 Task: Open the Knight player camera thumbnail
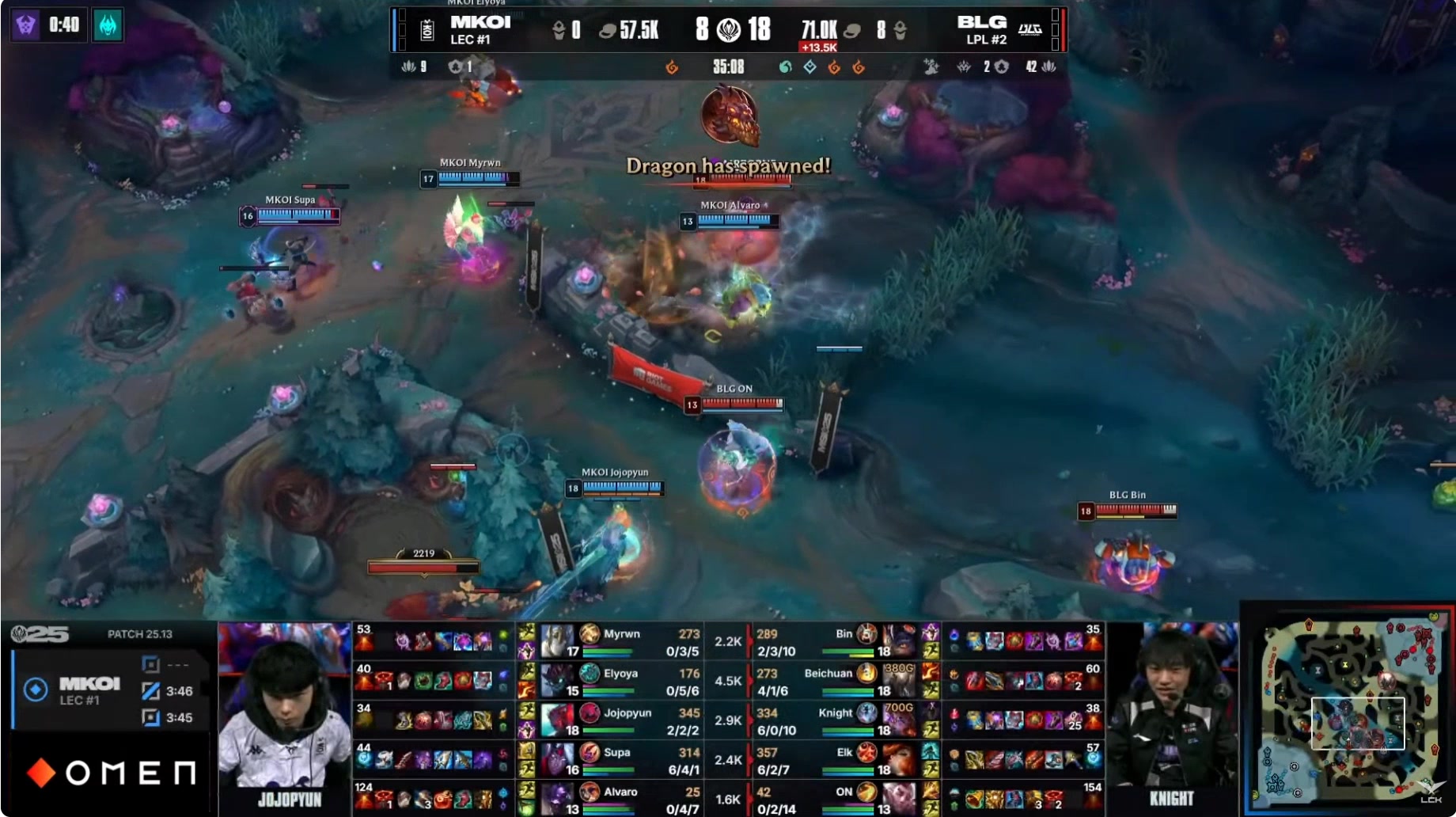[1172, 716]
